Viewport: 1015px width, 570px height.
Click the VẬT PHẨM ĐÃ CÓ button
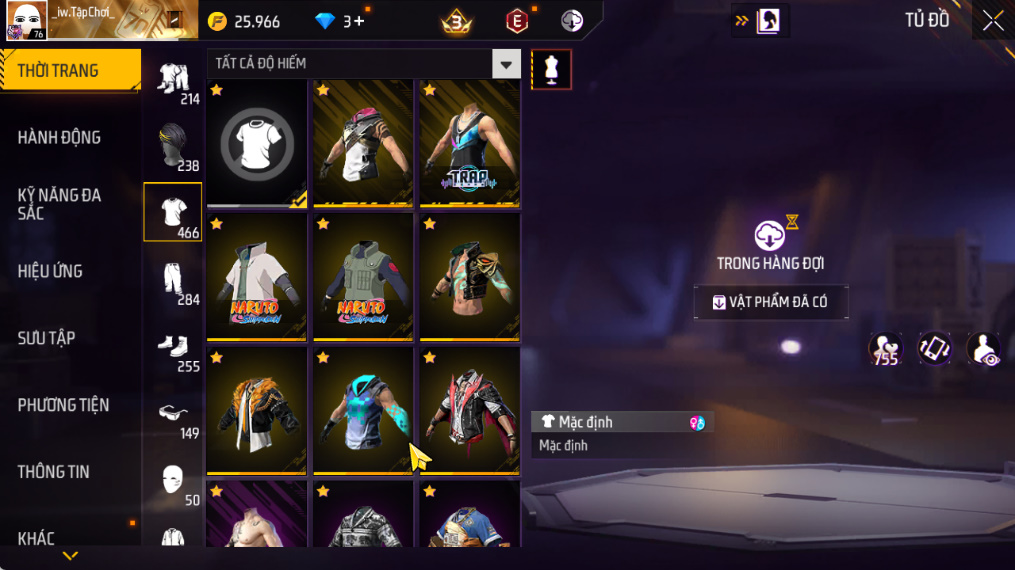point(771,302)
